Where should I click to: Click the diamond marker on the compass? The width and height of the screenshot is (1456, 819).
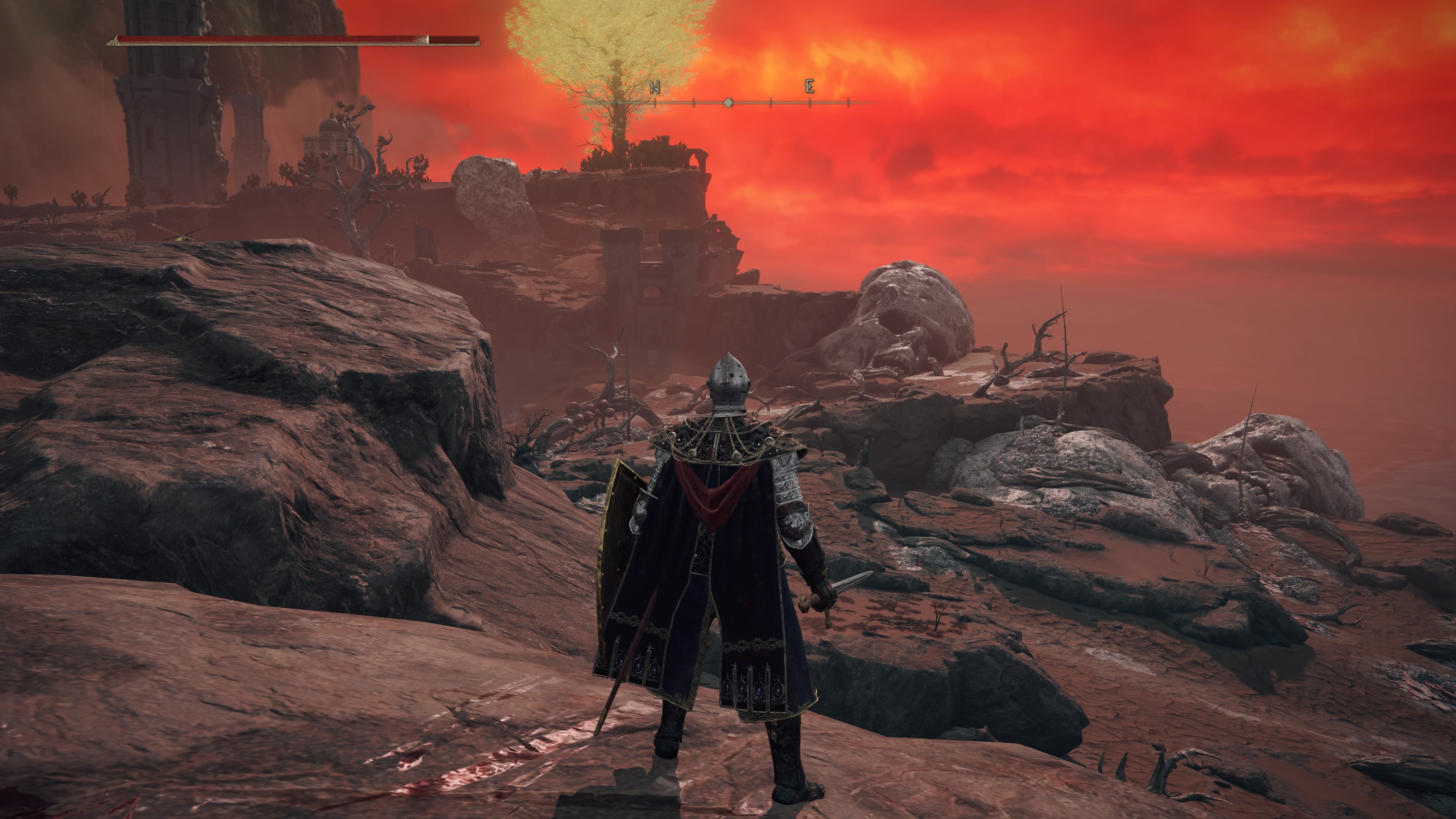(728, 103)
